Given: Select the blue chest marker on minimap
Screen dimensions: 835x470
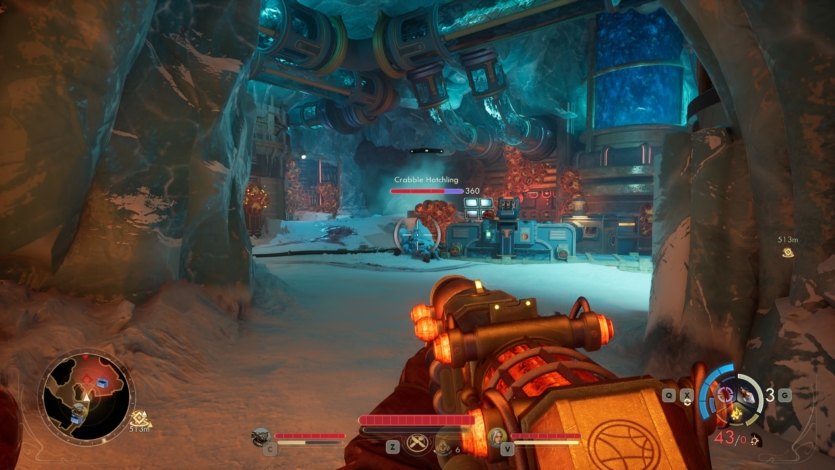Looking at the screenshot, I should click(100, 383).
